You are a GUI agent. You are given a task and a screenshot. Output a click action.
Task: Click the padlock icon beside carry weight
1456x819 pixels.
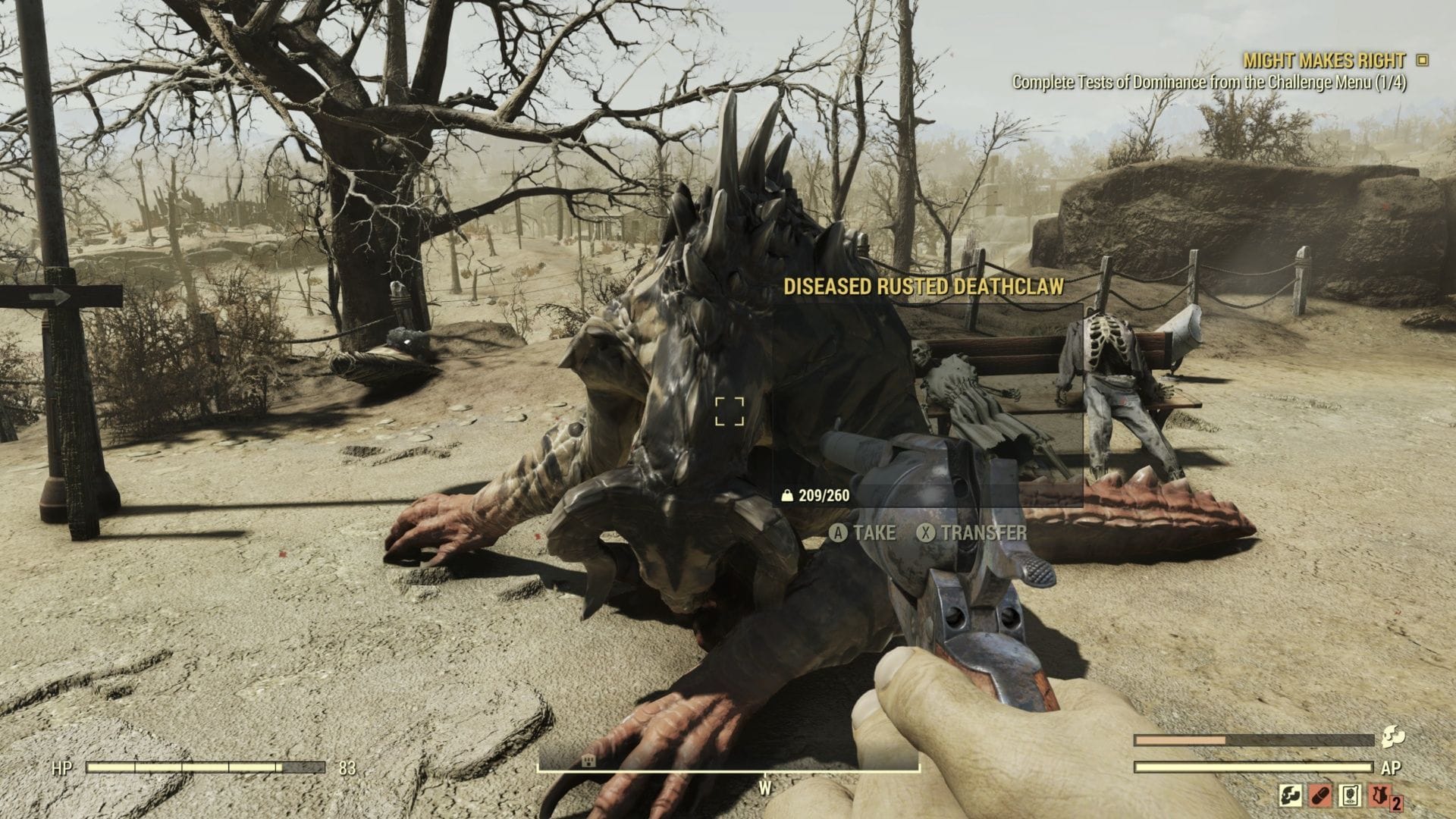[x=786, y=496]
